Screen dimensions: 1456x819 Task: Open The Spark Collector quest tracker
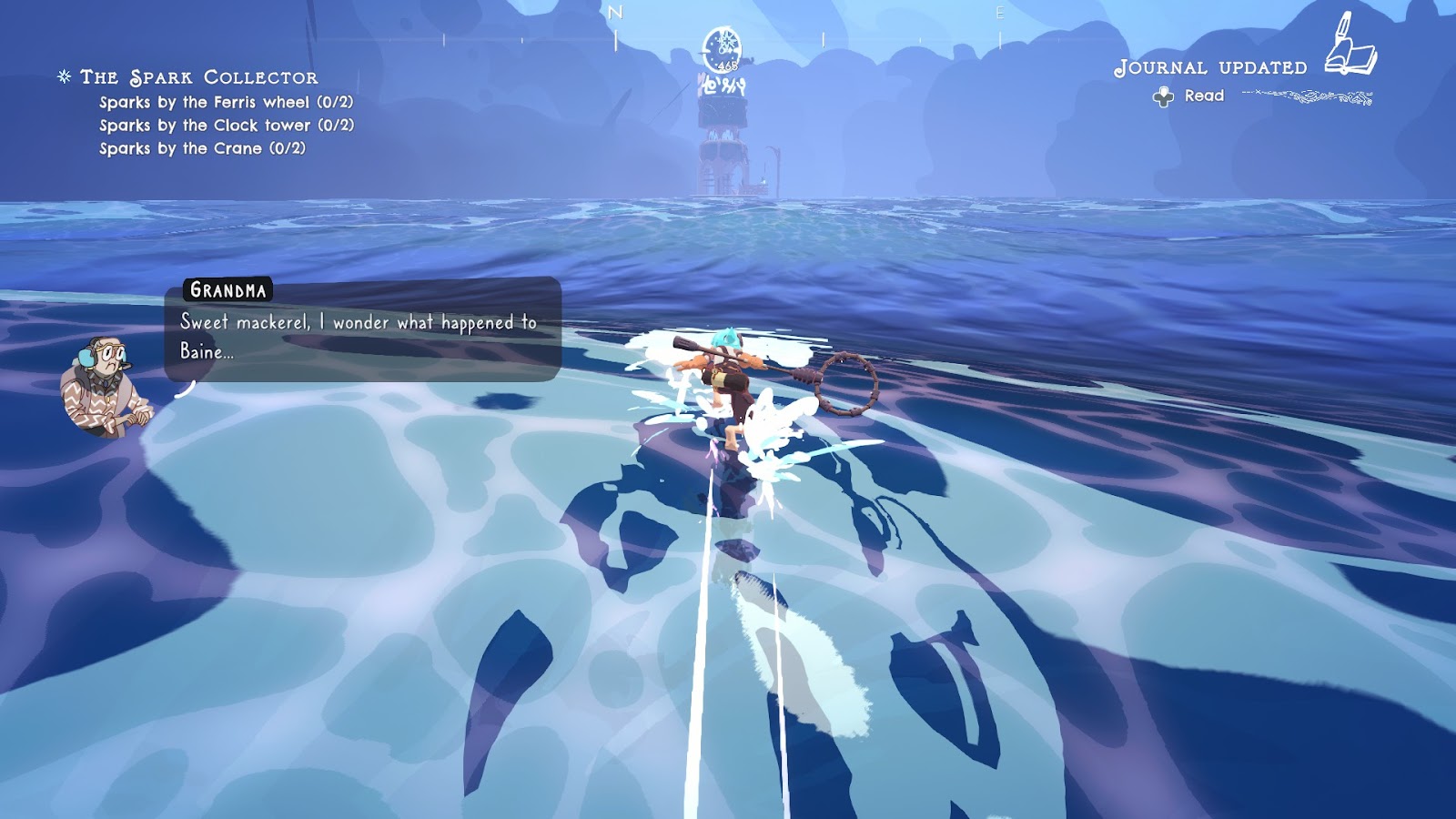[198, 77]
